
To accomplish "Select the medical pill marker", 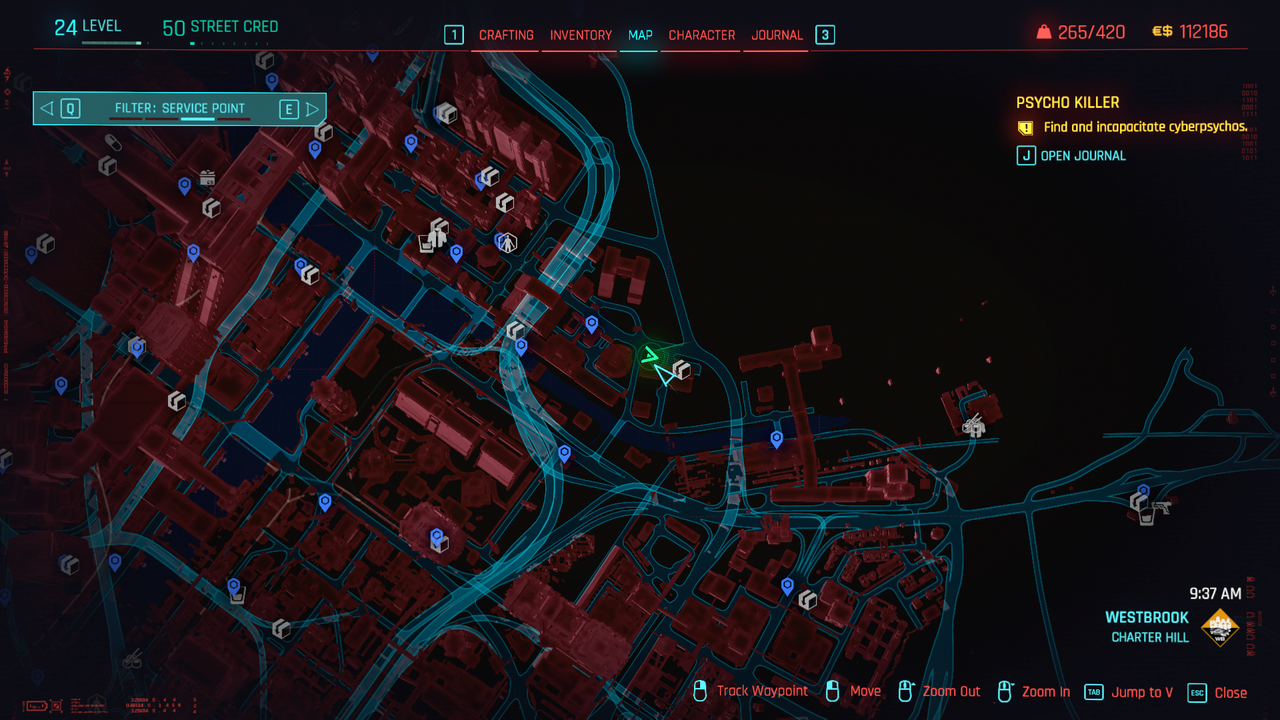I will tap(113, 144).
